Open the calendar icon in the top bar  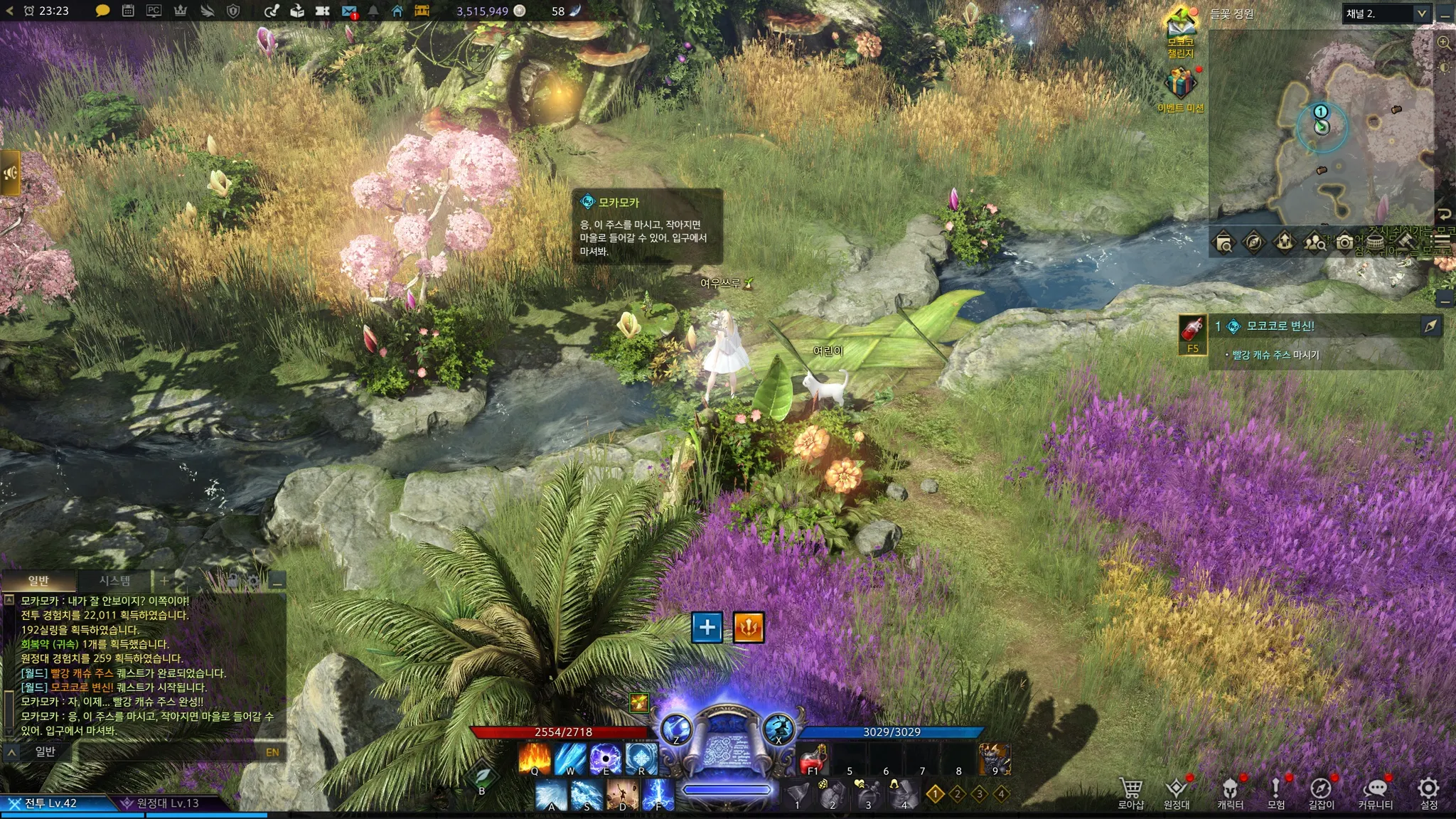coord(128,11)
